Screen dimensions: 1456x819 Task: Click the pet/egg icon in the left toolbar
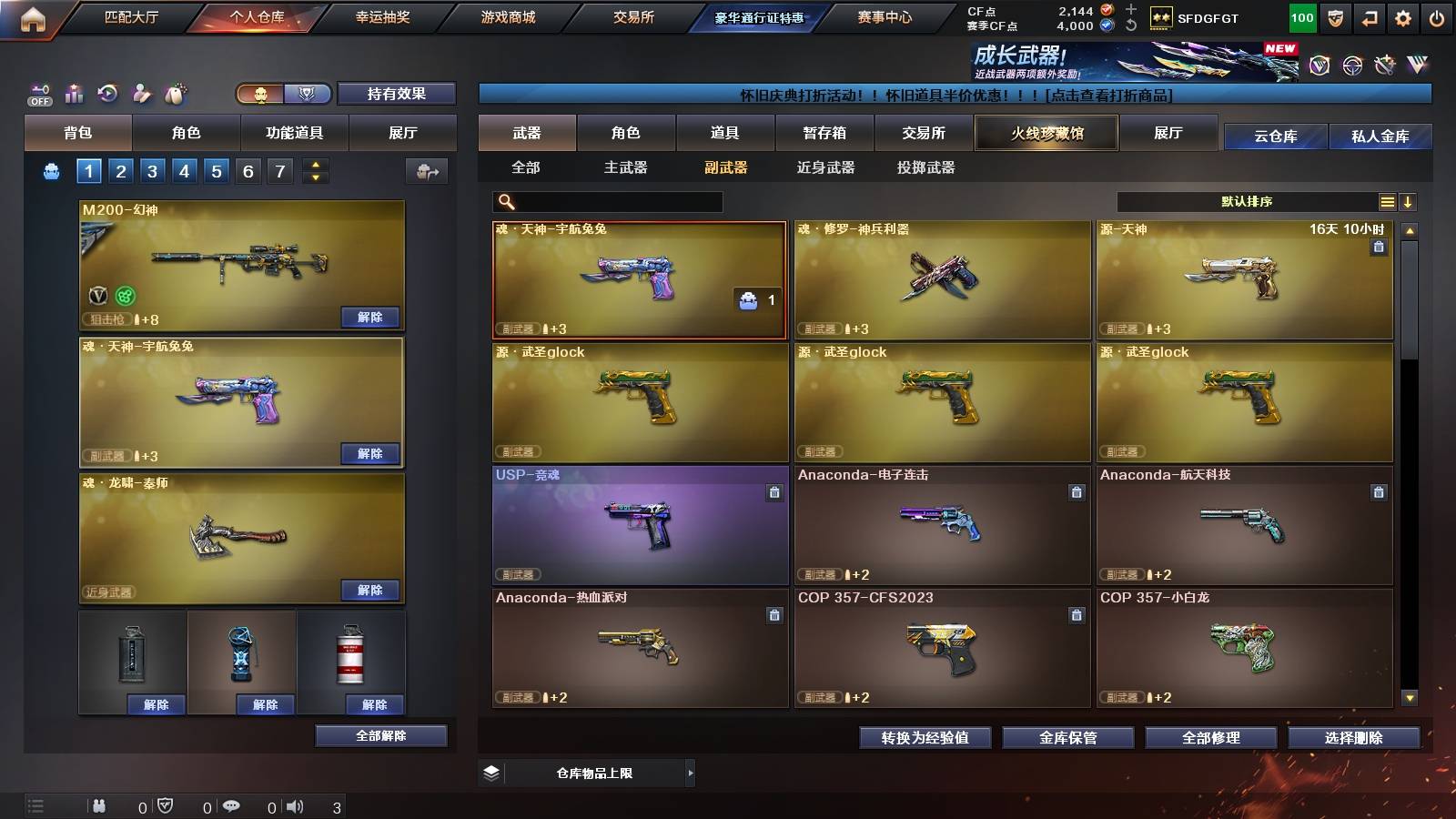(176, 92)
